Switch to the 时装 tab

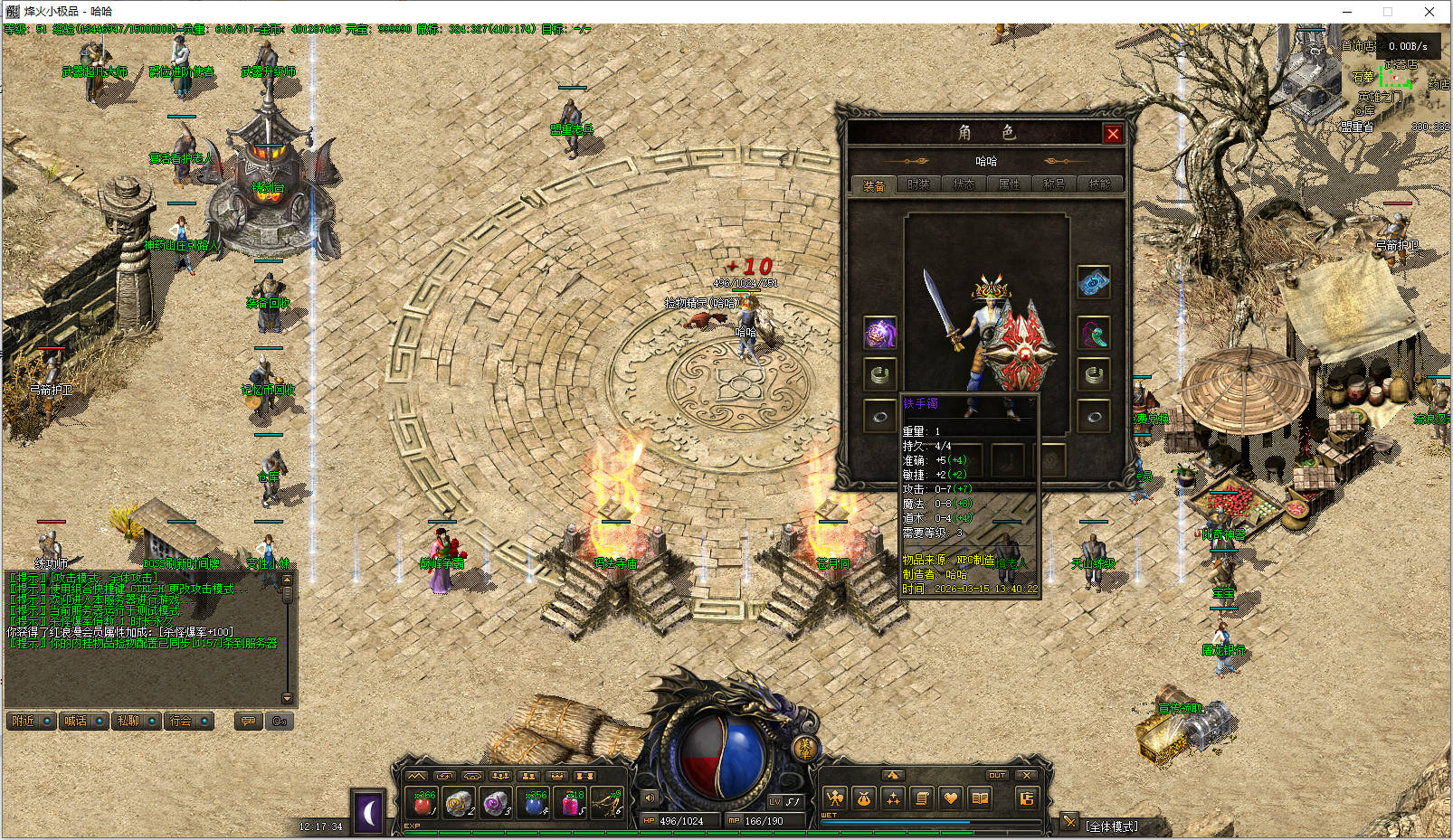tap(918, 184)
